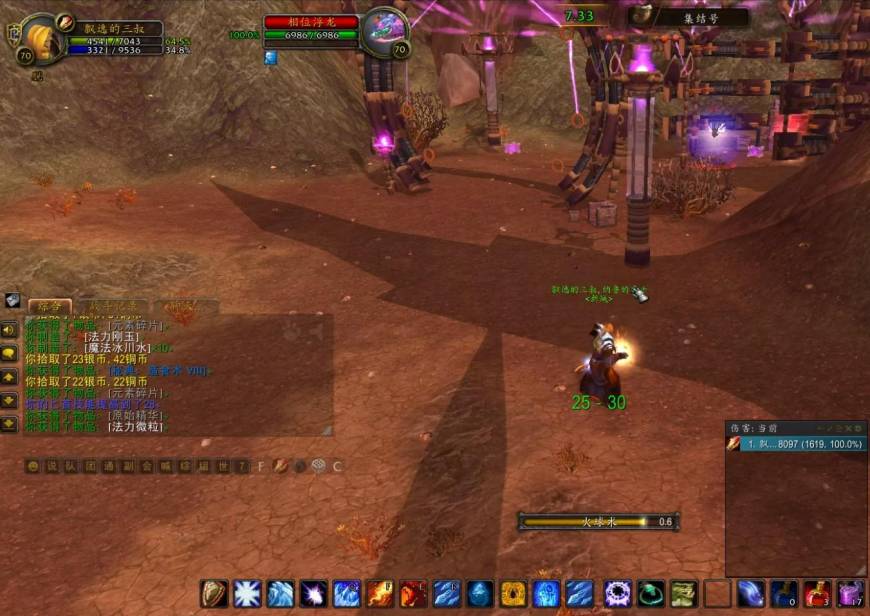Select the 会 guild channel button
870x616 pixels.
tap(147, 466)
